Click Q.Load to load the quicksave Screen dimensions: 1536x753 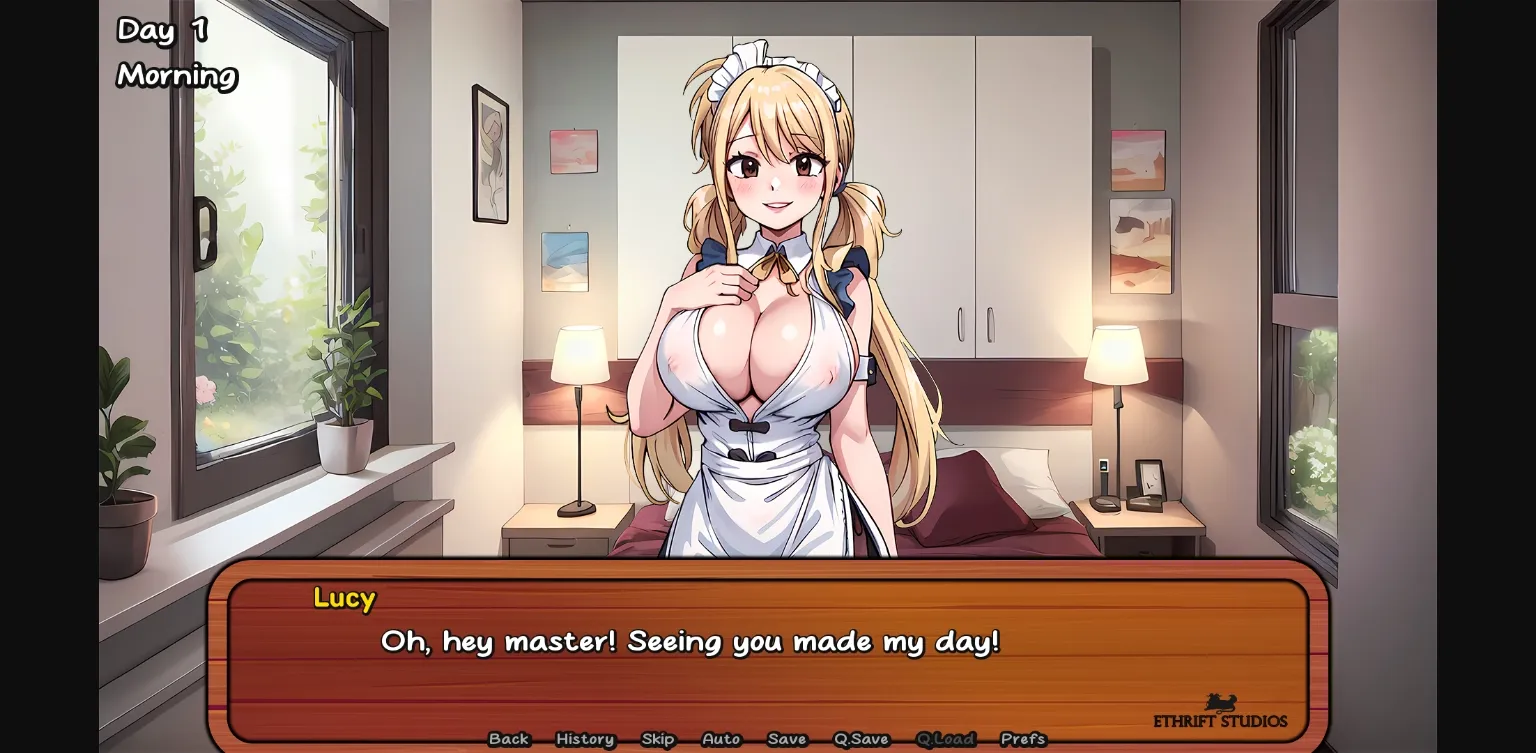[946, 739]
